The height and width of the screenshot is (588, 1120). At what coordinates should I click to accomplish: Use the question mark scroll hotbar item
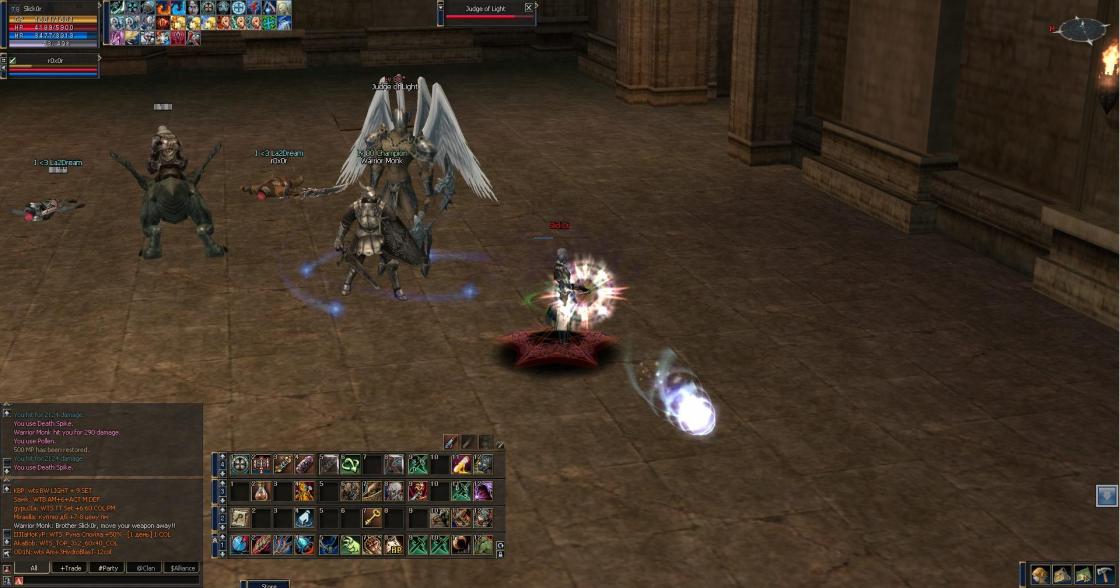click(x=240, y=518)
